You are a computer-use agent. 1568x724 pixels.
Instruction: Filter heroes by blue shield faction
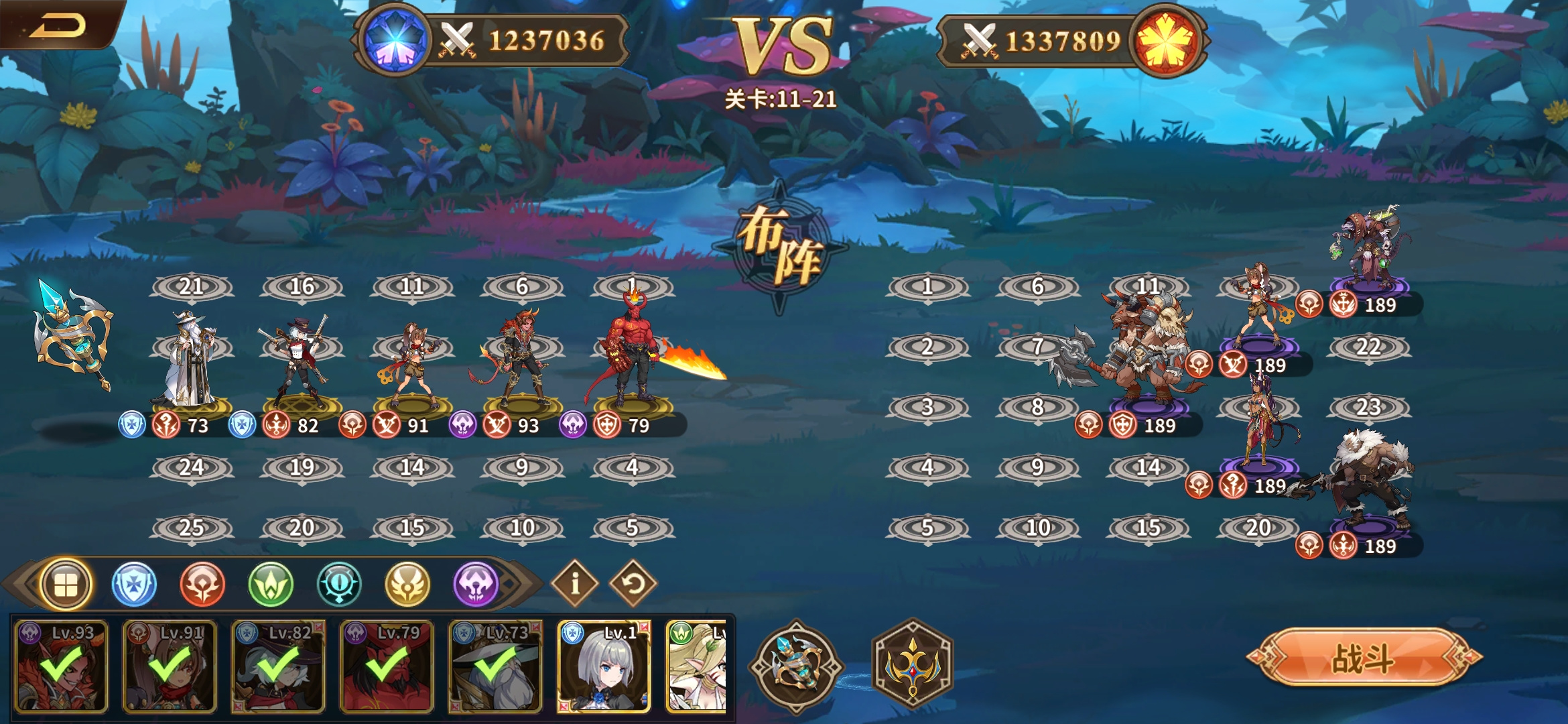point(134,584)
